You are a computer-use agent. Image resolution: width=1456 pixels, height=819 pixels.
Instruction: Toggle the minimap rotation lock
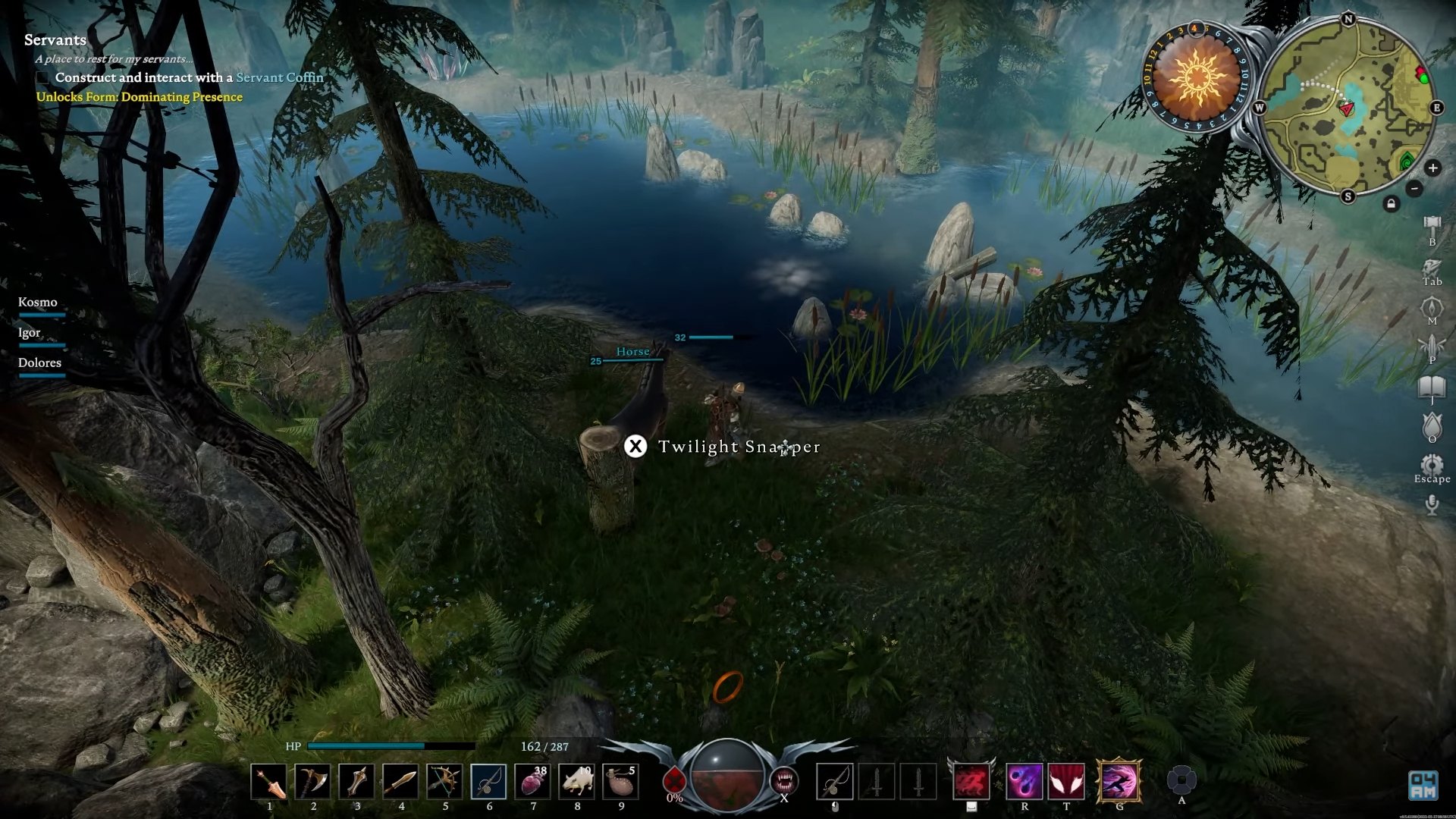click(x=1391, y=204)
